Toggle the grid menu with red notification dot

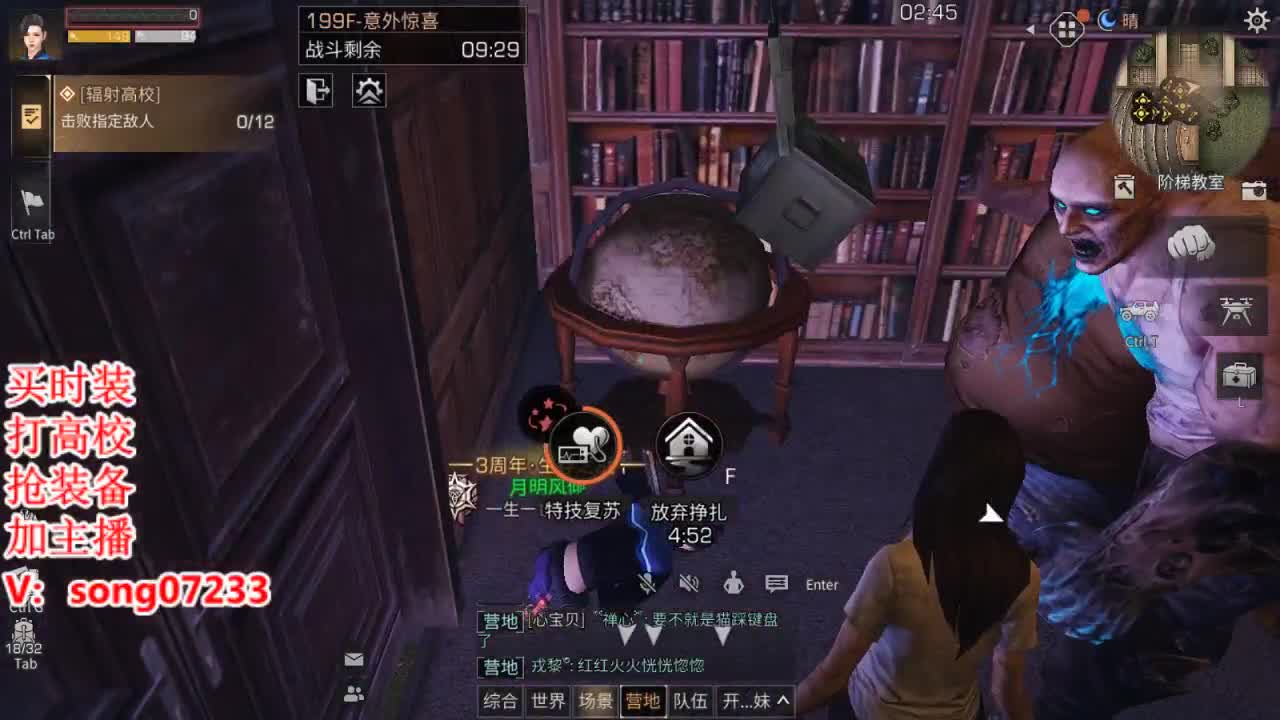(1066, 30)
